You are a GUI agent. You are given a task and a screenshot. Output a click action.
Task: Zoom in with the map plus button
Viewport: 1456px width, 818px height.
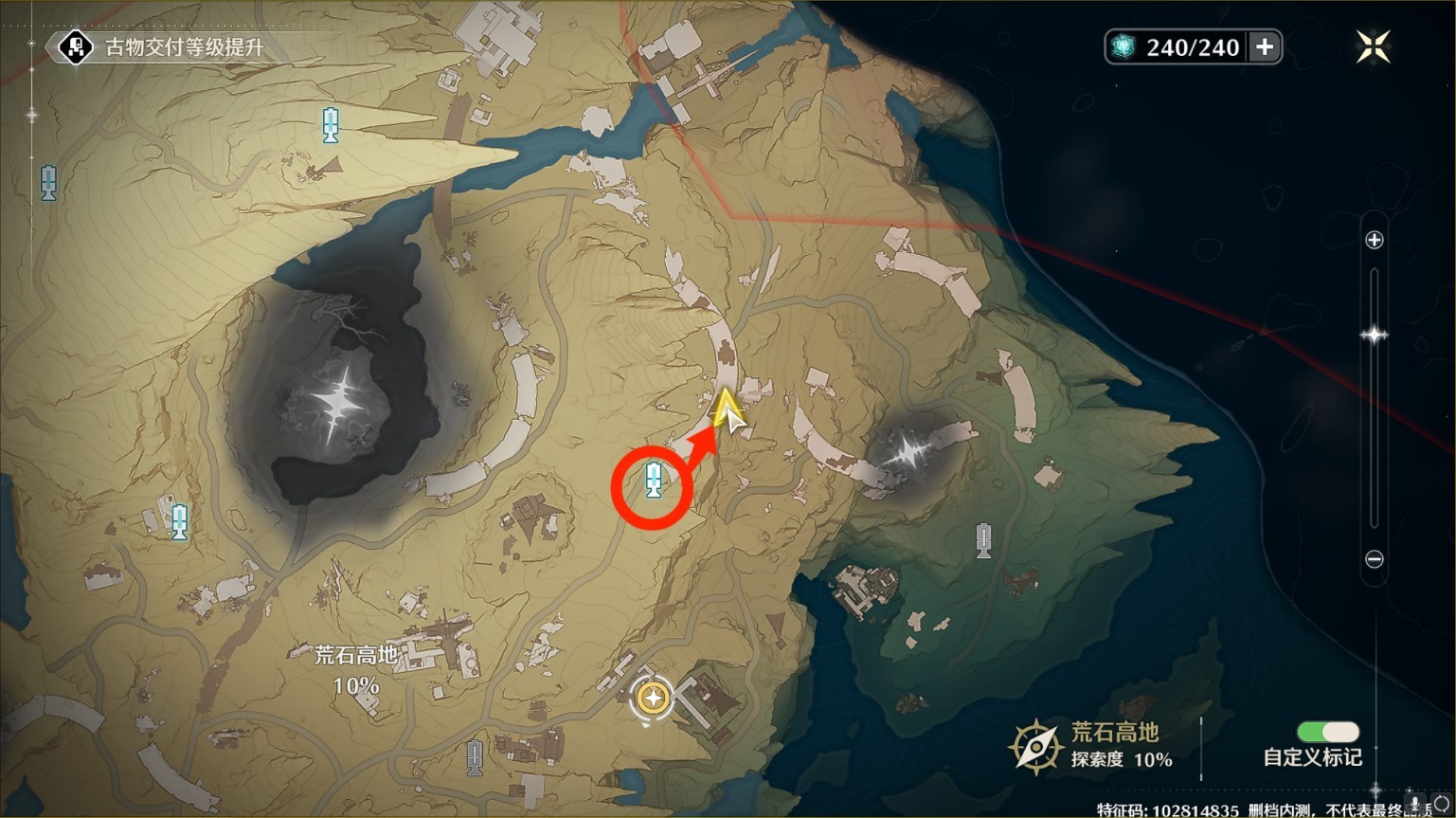coord(1375,241)
